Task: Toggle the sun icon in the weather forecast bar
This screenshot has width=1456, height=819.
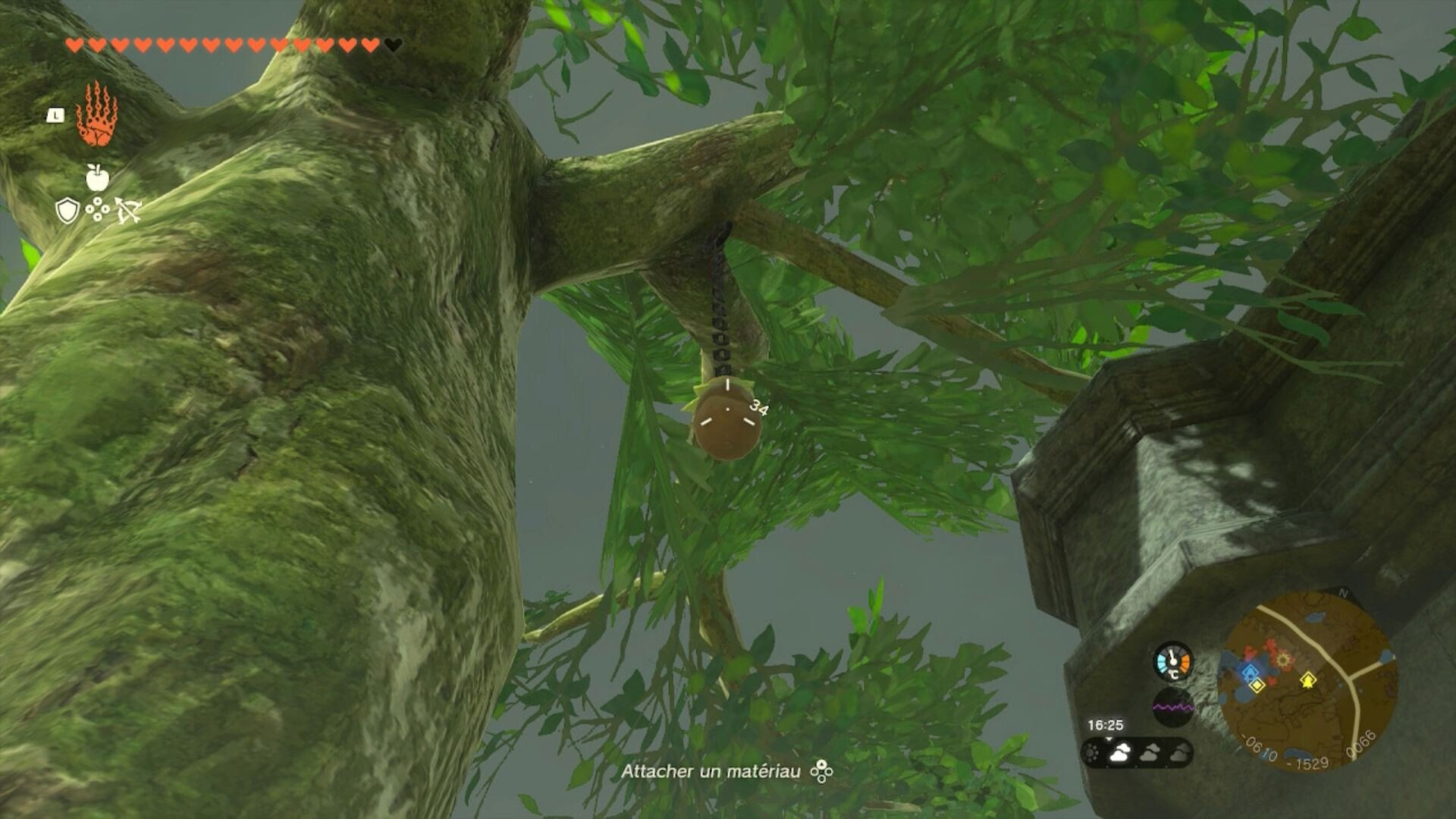Action: click(1092, 754)
